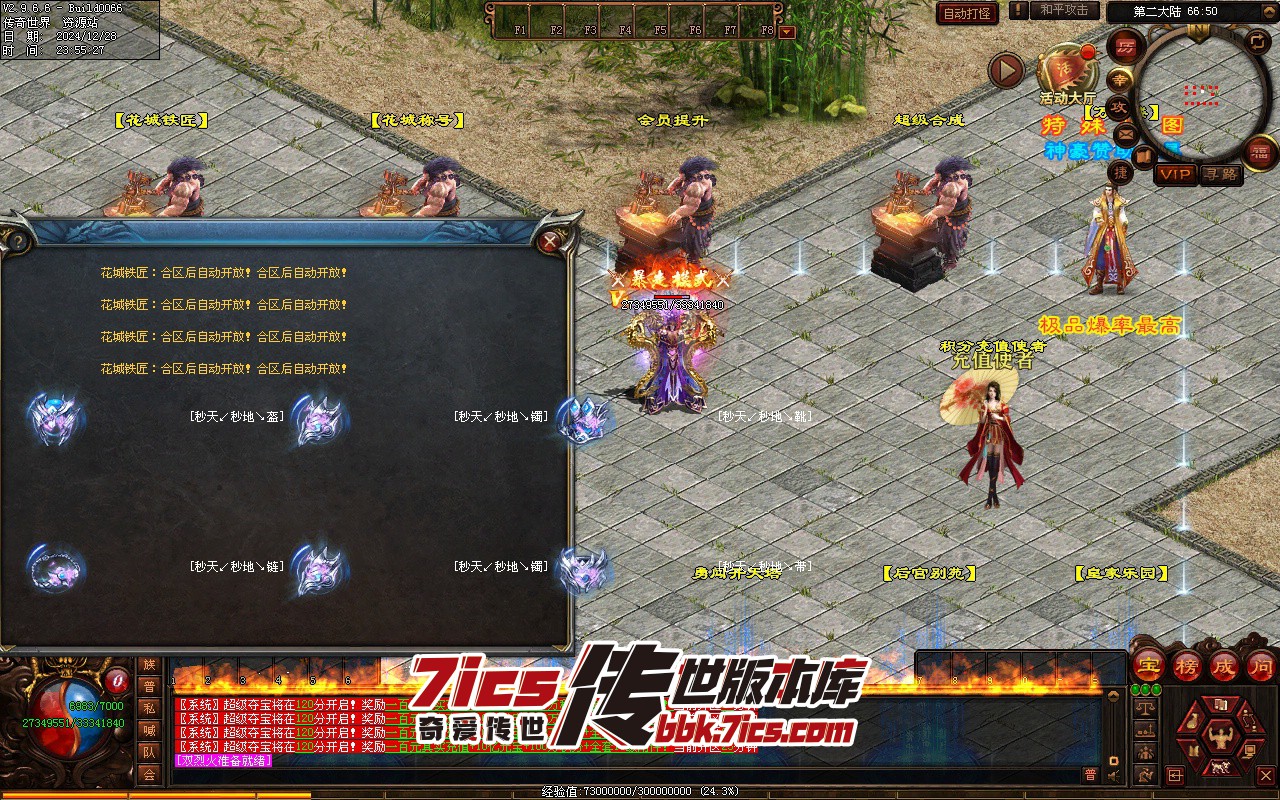
Task: Open the mail envelope icon
Action: (1126, 134)
